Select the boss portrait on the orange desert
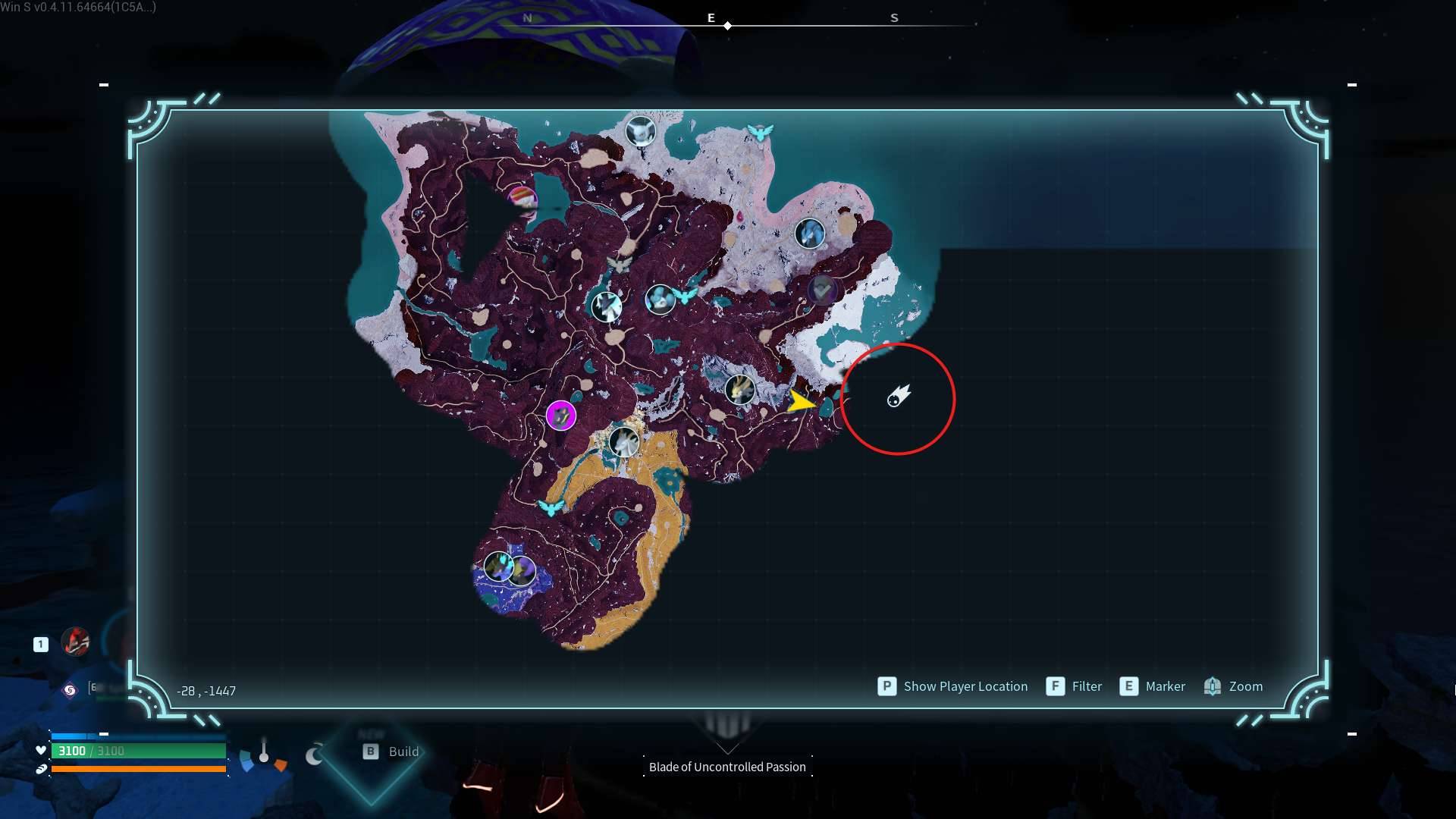Viewport: 1456px width, 819px height. point(623,442)
